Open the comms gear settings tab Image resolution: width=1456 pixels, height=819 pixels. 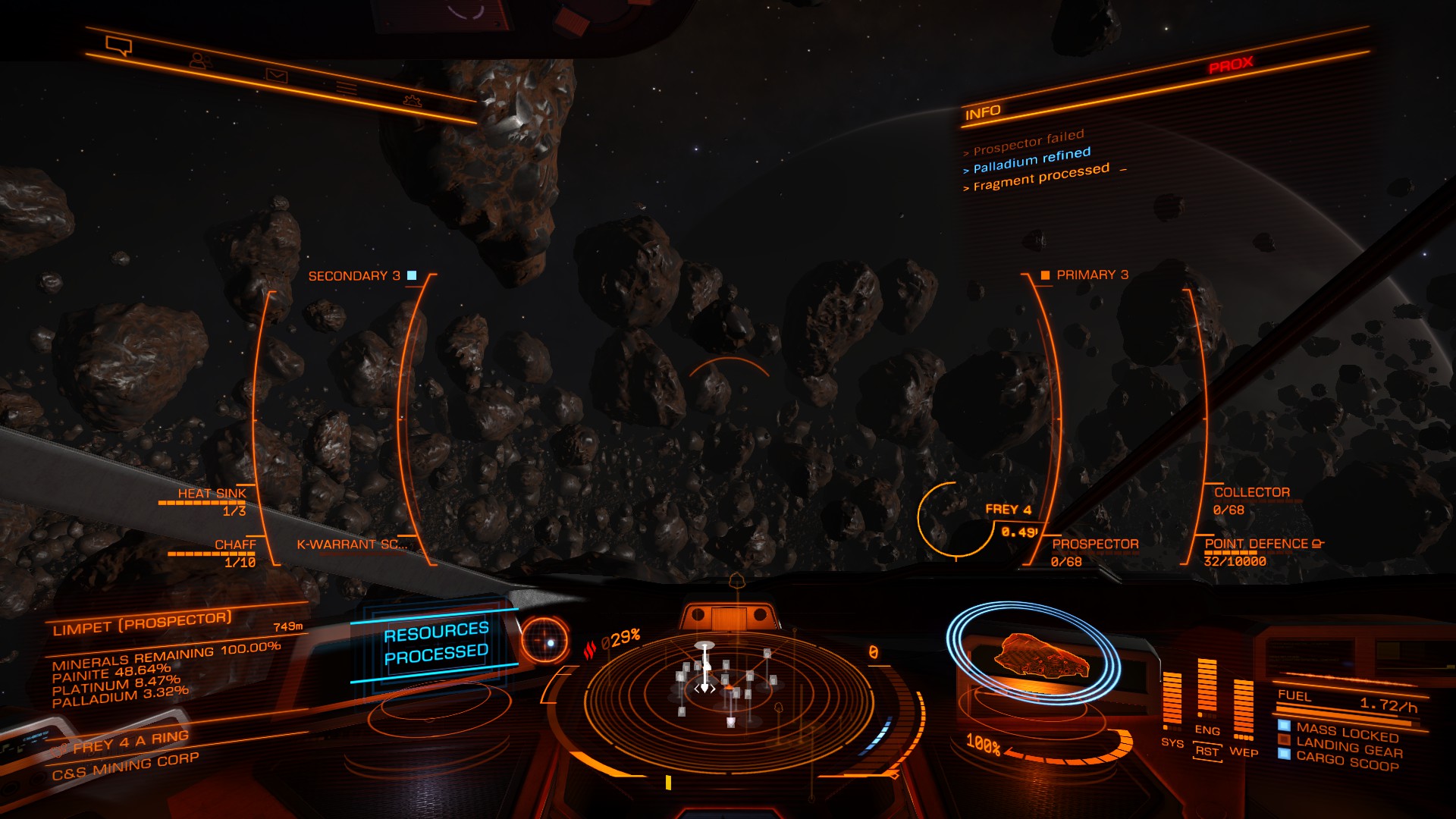coord(412,100)
